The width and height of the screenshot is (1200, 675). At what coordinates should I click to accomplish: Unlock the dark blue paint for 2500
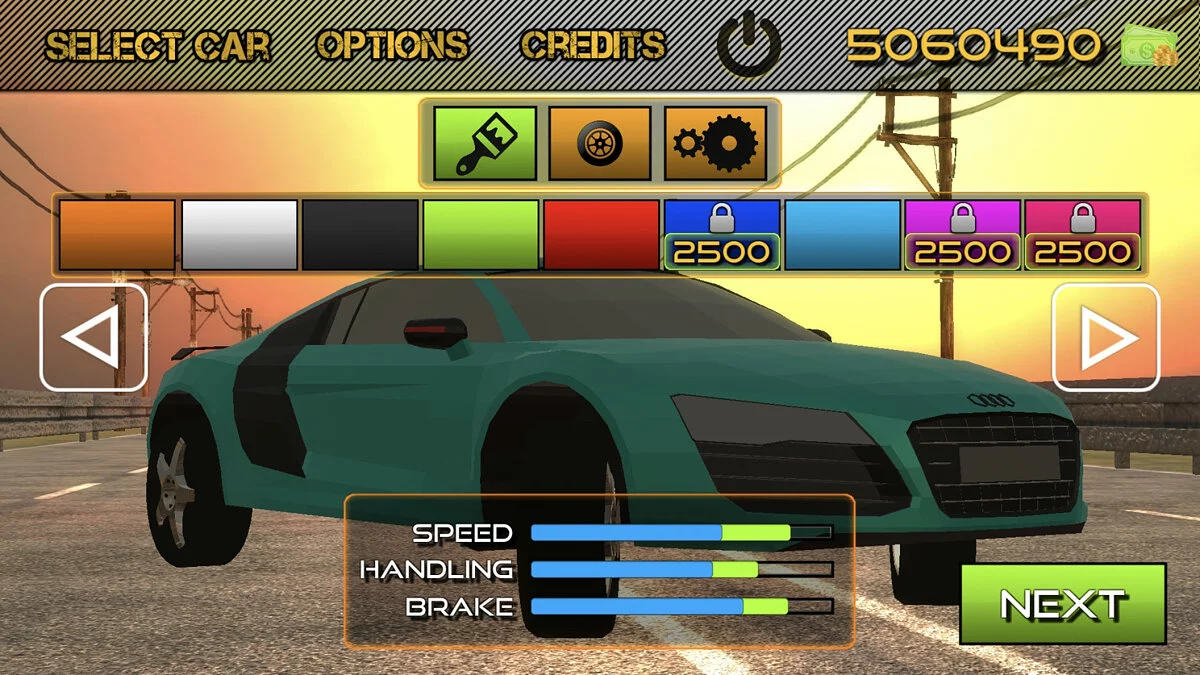[722, 235]
